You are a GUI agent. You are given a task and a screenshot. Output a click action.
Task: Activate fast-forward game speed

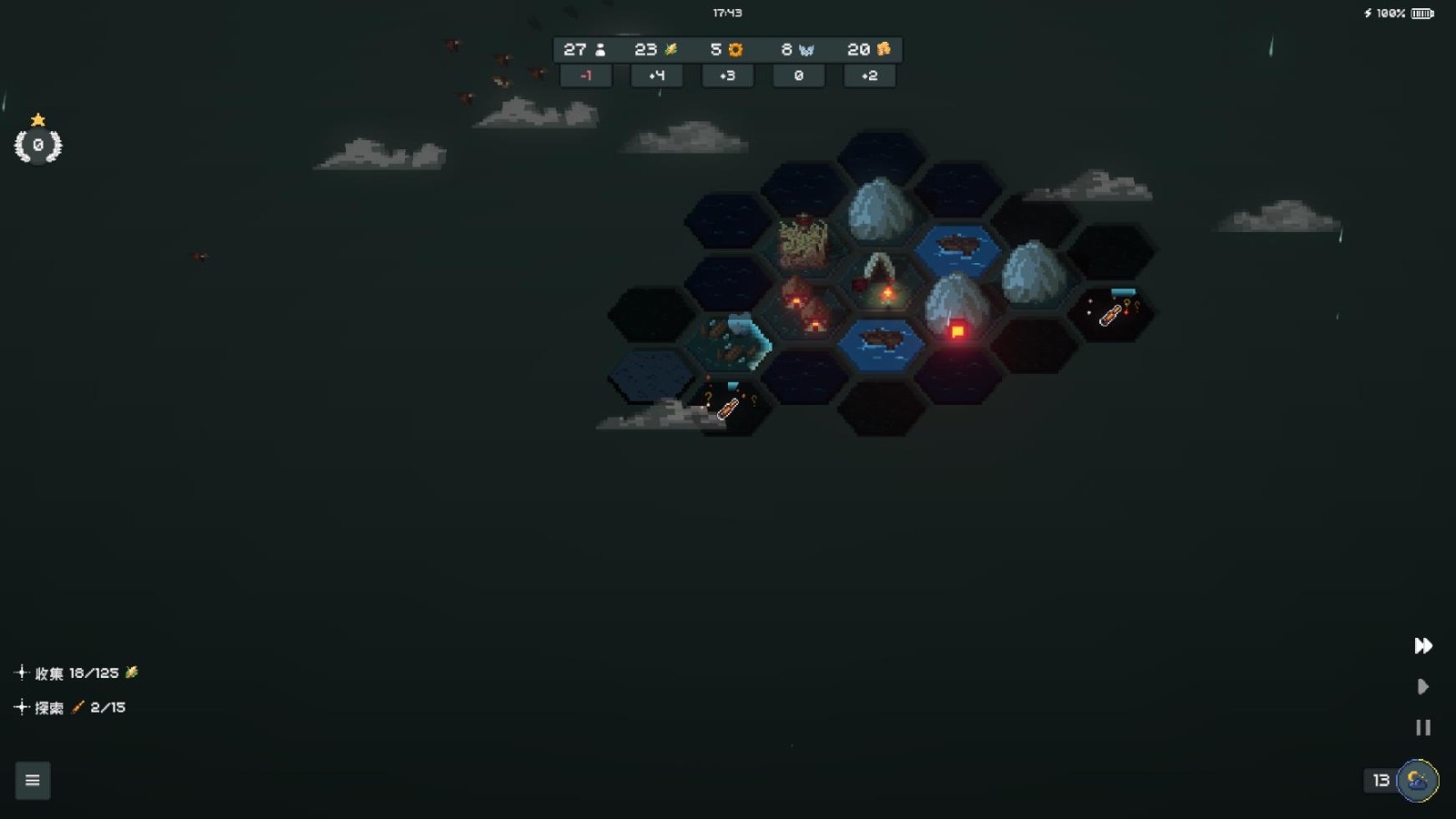[1423, 646]
